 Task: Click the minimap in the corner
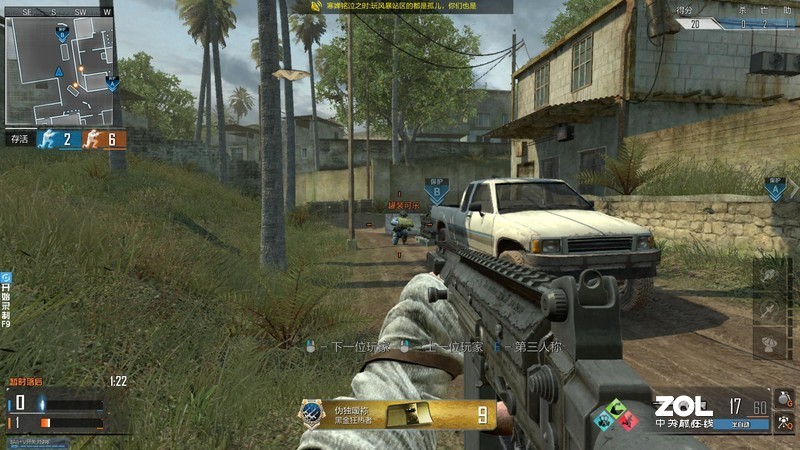click(60, 67)
